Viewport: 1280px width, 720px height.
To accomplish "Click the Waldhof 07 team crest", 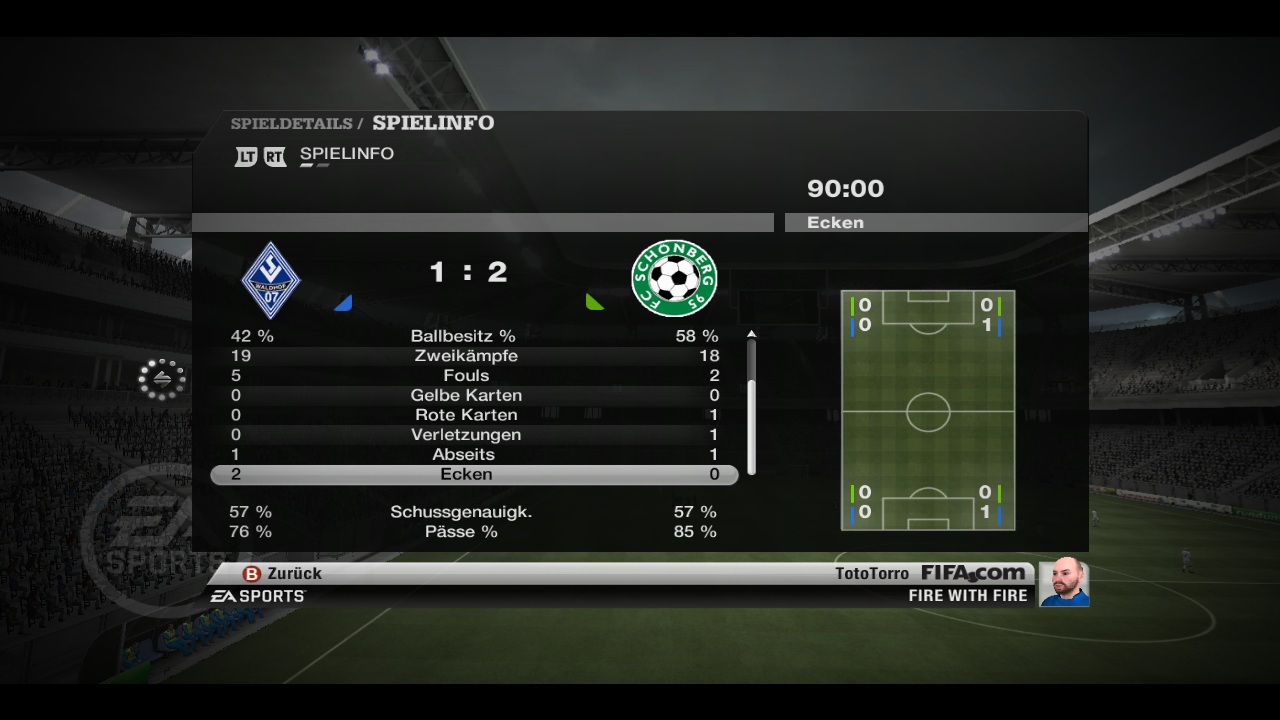I will coord(271,279).
